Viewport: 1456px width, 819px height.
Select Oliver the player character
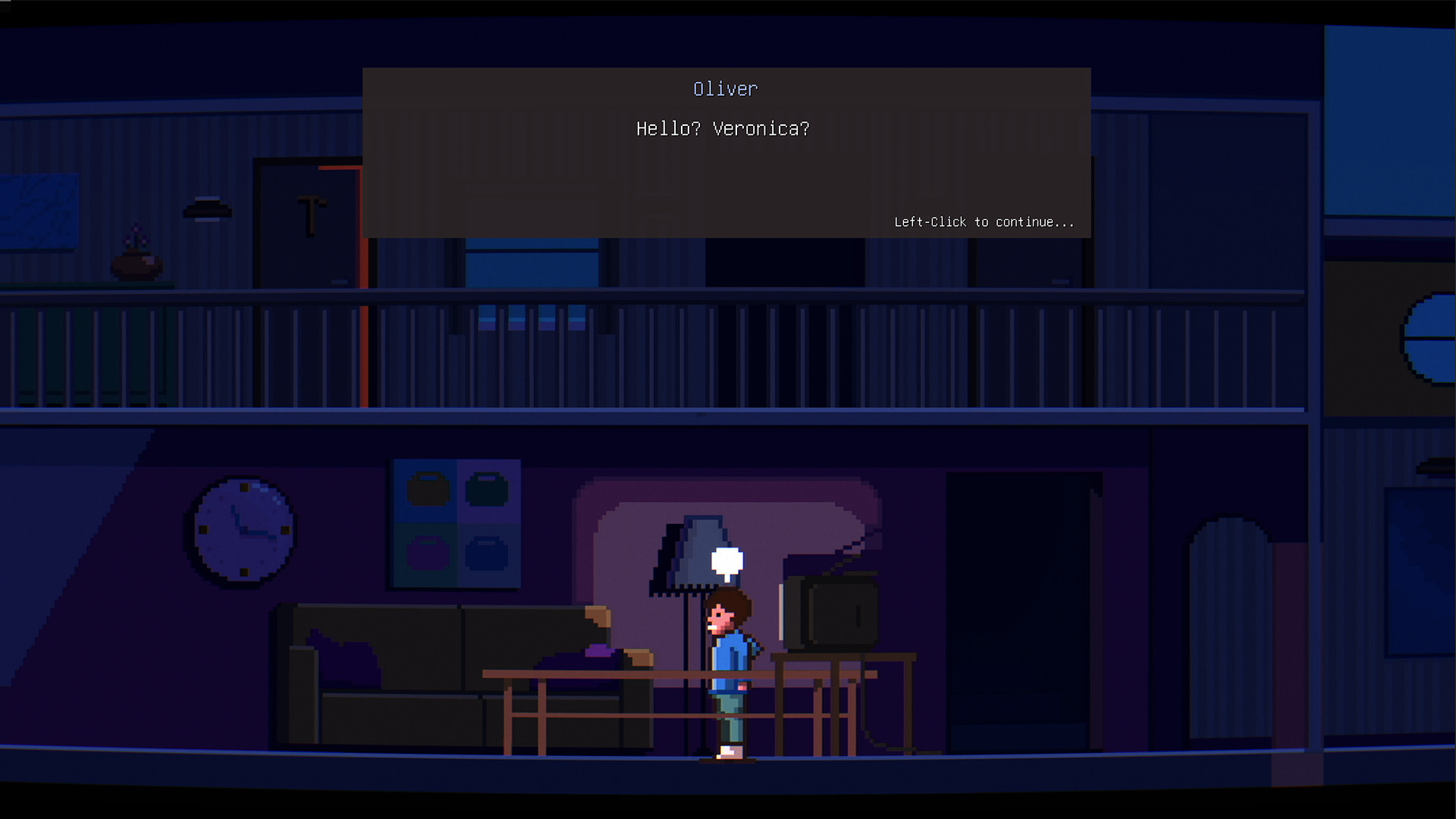(x=728, y=667)
